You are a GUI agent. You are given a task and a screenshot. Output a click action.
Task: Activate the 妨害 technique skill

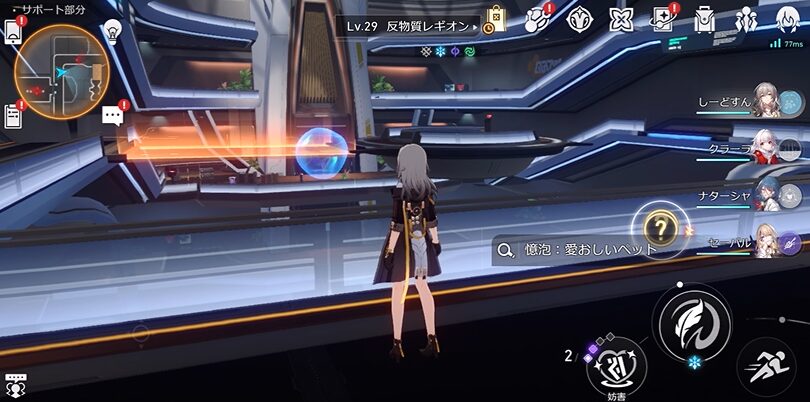coord(616,365)
